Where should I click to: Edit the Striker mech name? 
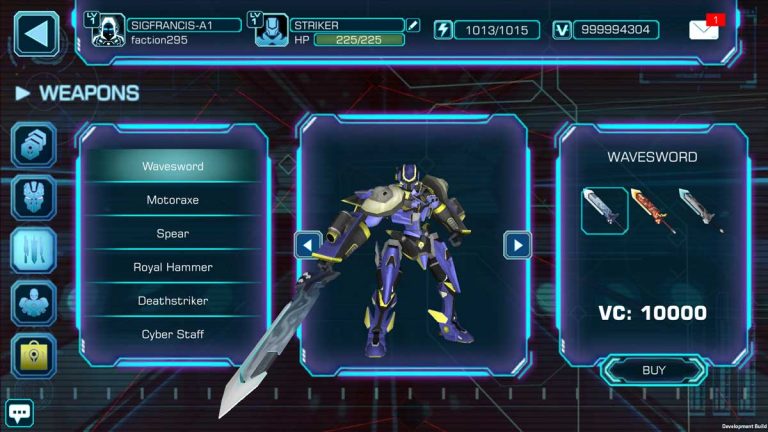coord(415,25)
